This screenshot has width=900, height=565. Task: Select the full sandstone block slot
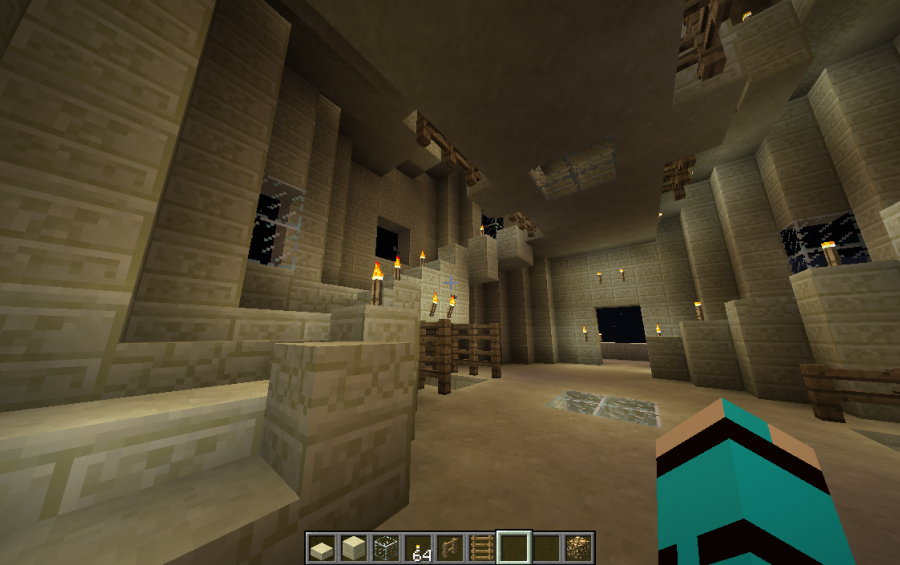pyautogui.click(x=353, y=548)
